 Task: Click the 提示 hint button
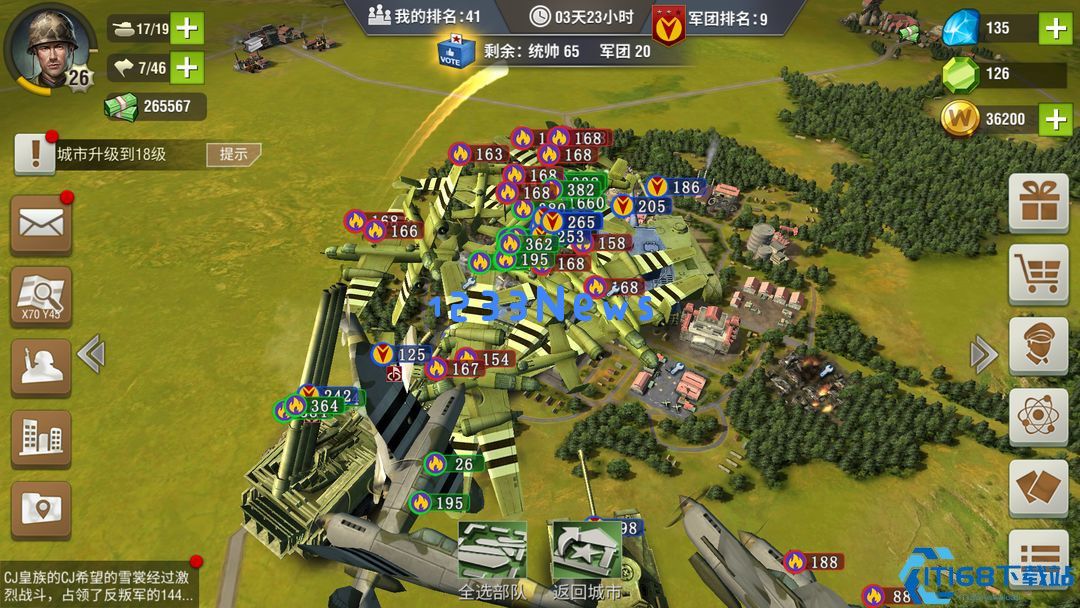click(x=233, y=154)
